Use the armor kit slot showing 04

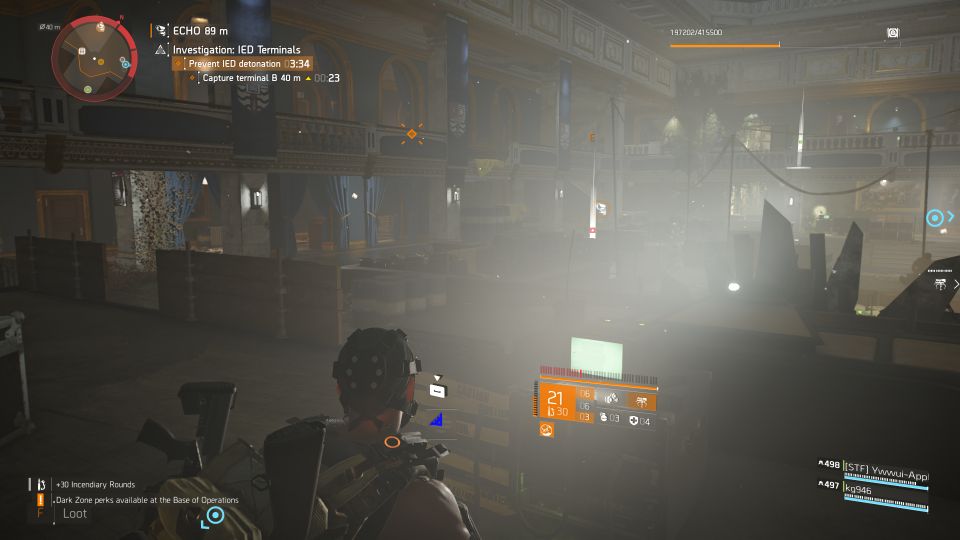coord(639,421)
